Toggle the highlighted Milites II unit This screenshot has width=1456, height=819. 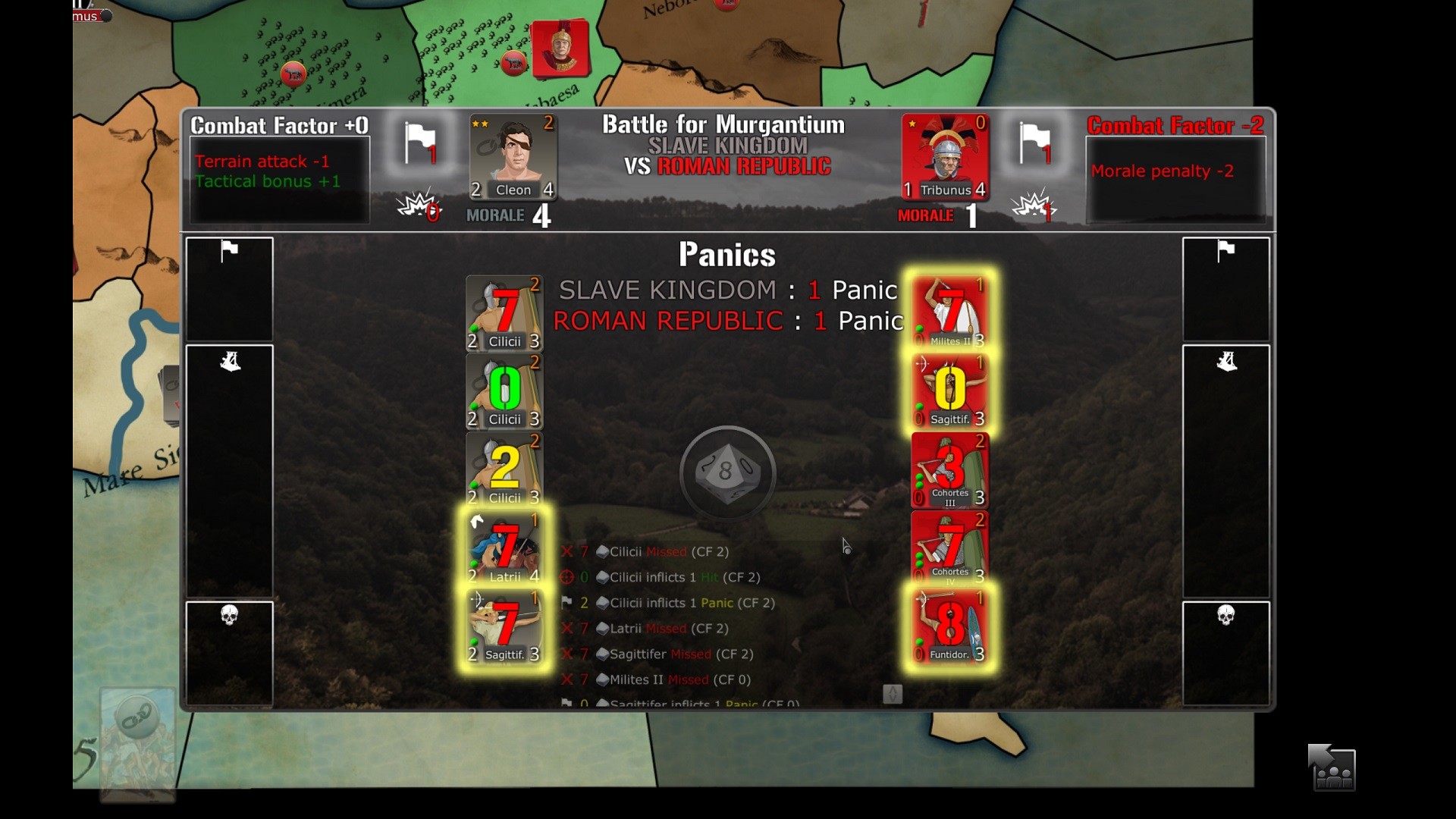coord(949,313)
